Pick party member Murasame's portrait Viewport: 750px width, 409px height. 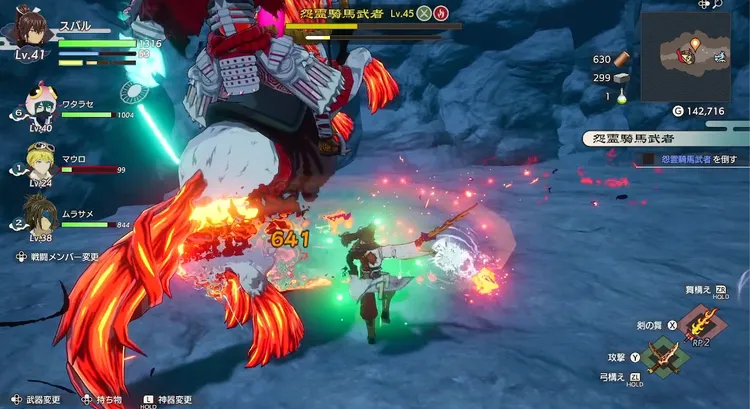(41, 215)
